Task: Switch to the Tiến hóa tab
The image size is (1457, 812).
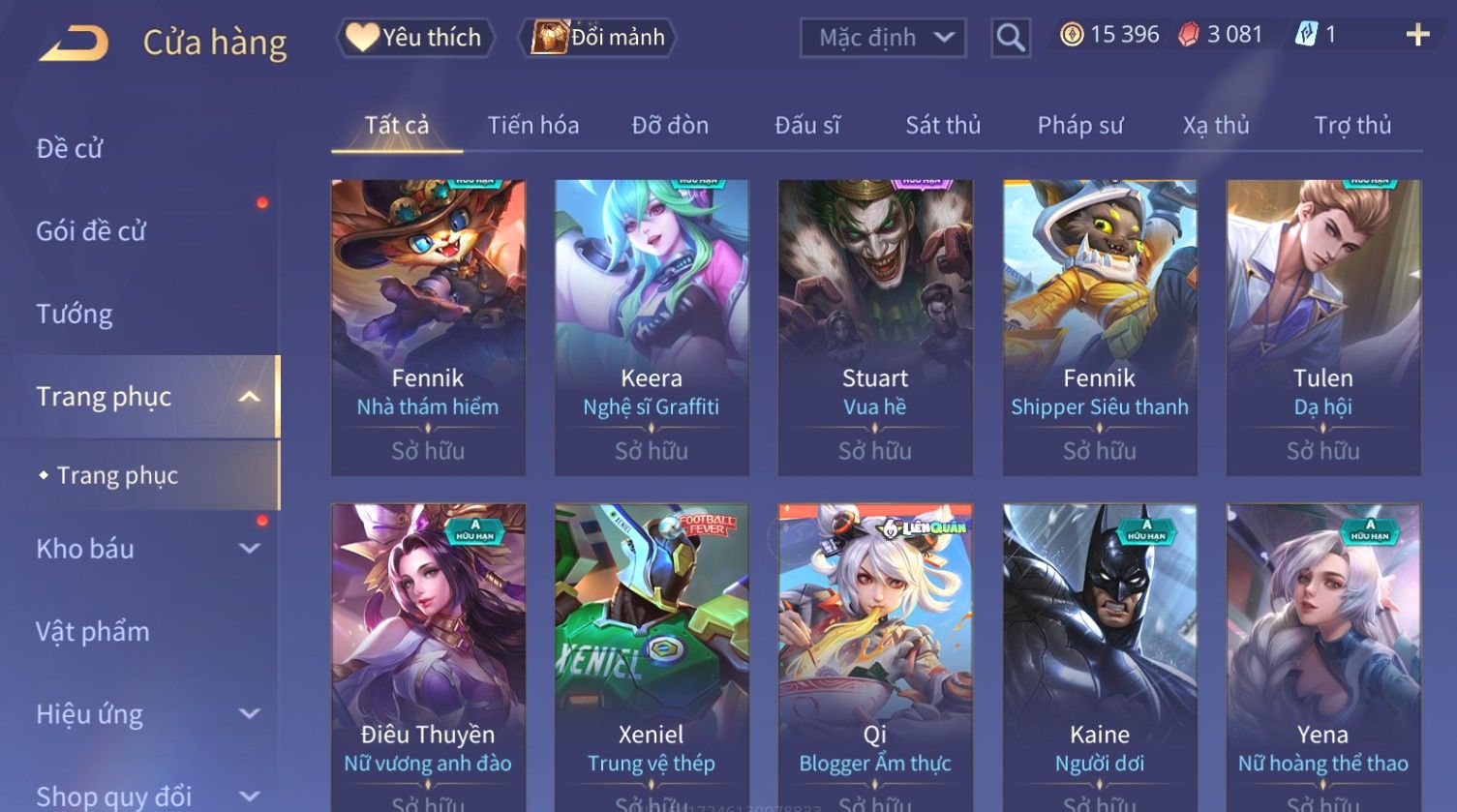Action: (x=532, y=125)
